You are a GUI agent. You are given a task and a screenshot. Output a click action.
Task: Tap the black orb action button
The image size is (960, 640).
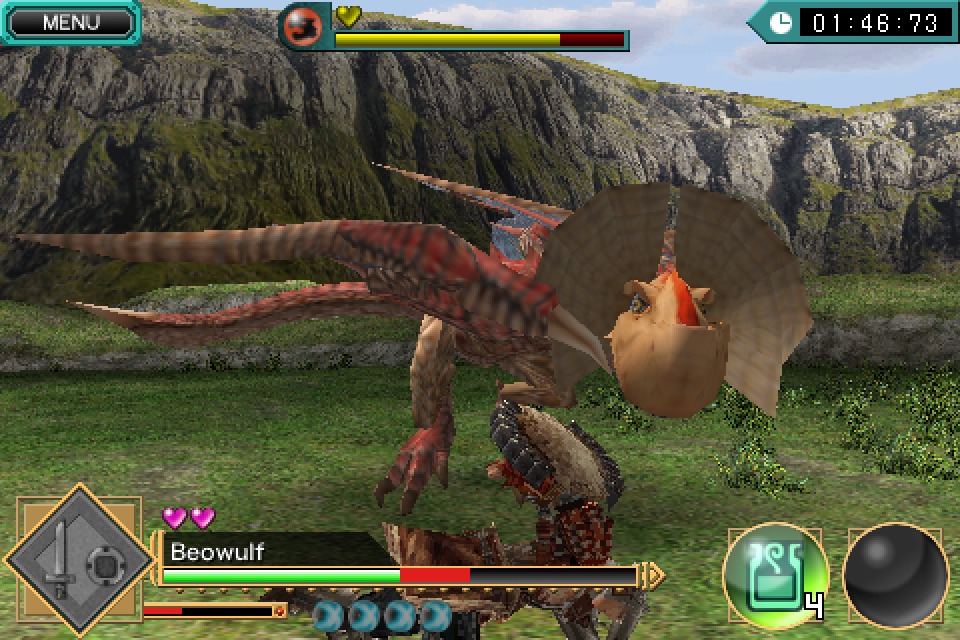894,575
